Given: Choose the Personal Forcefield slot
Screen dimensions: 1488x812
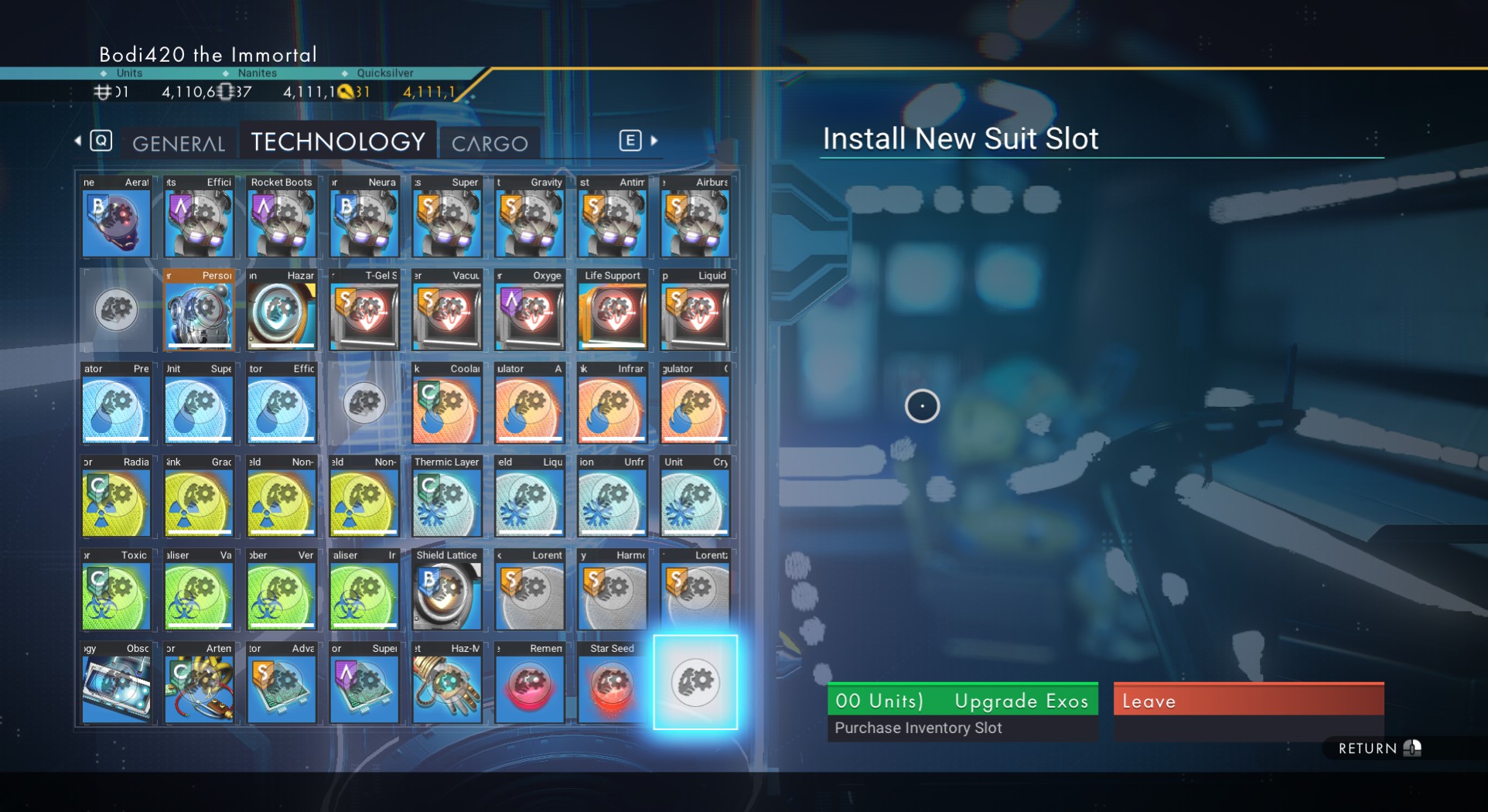Looking at the screenshot, I should point(199,311).
